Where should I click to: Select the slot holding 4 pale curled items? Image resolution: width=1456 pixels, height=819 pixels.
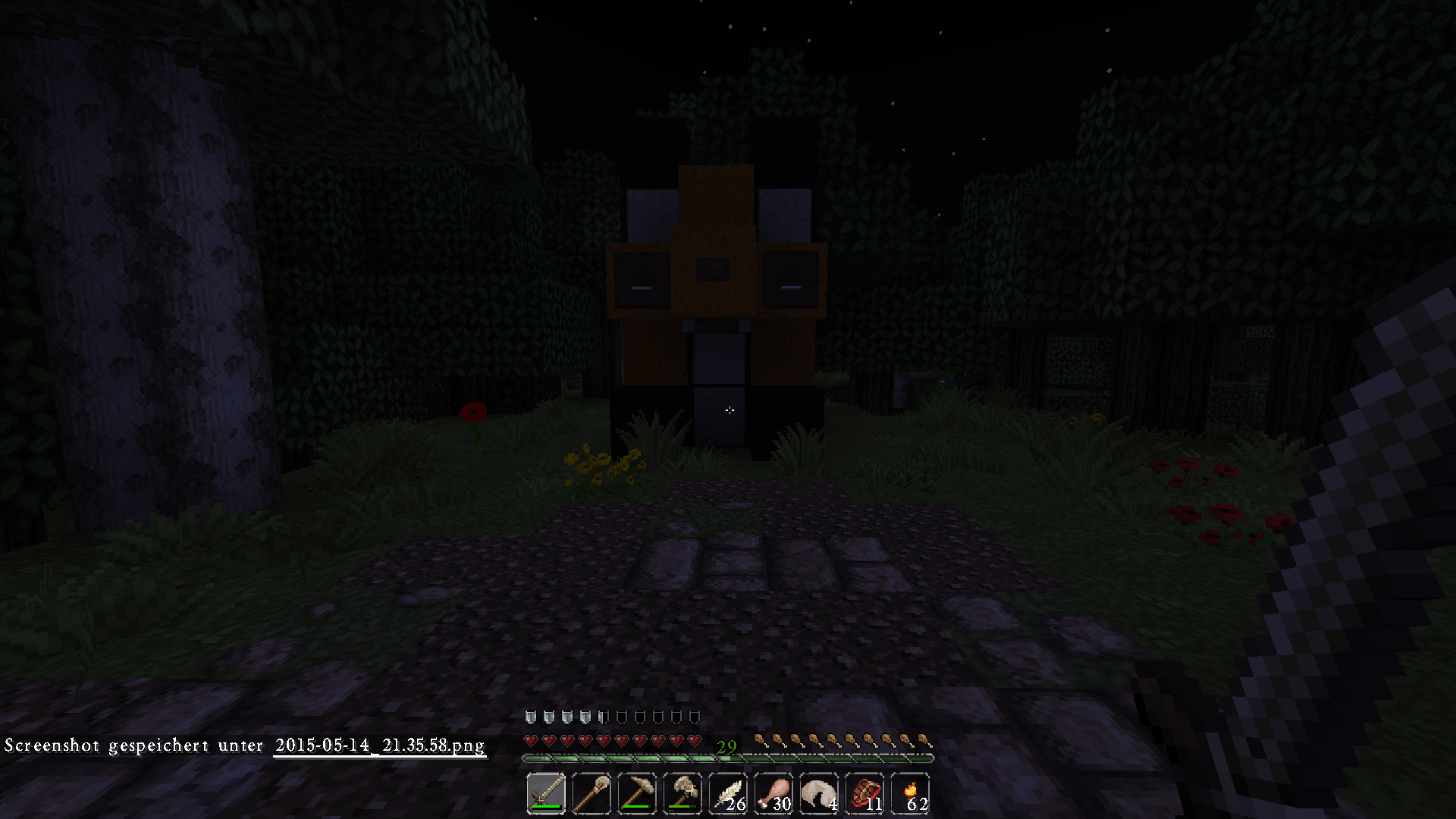(x=819, y=794)
